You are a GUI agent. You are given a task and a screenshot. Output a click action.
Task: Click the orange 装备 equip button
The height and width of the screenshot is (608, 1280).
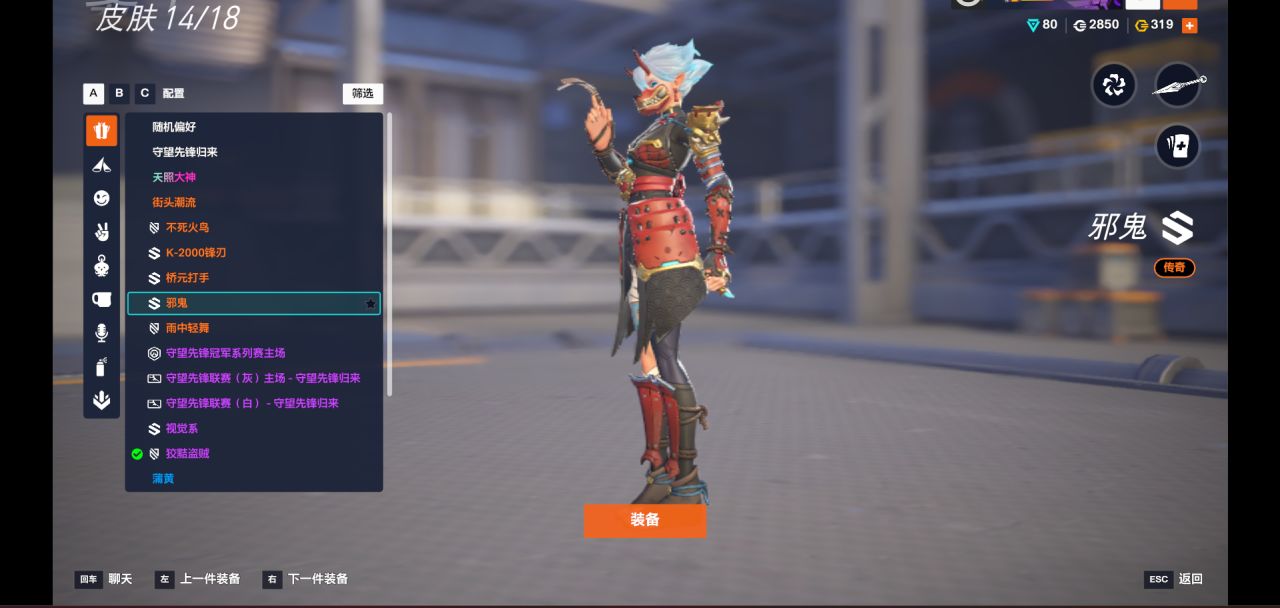(x=644, y=520)
